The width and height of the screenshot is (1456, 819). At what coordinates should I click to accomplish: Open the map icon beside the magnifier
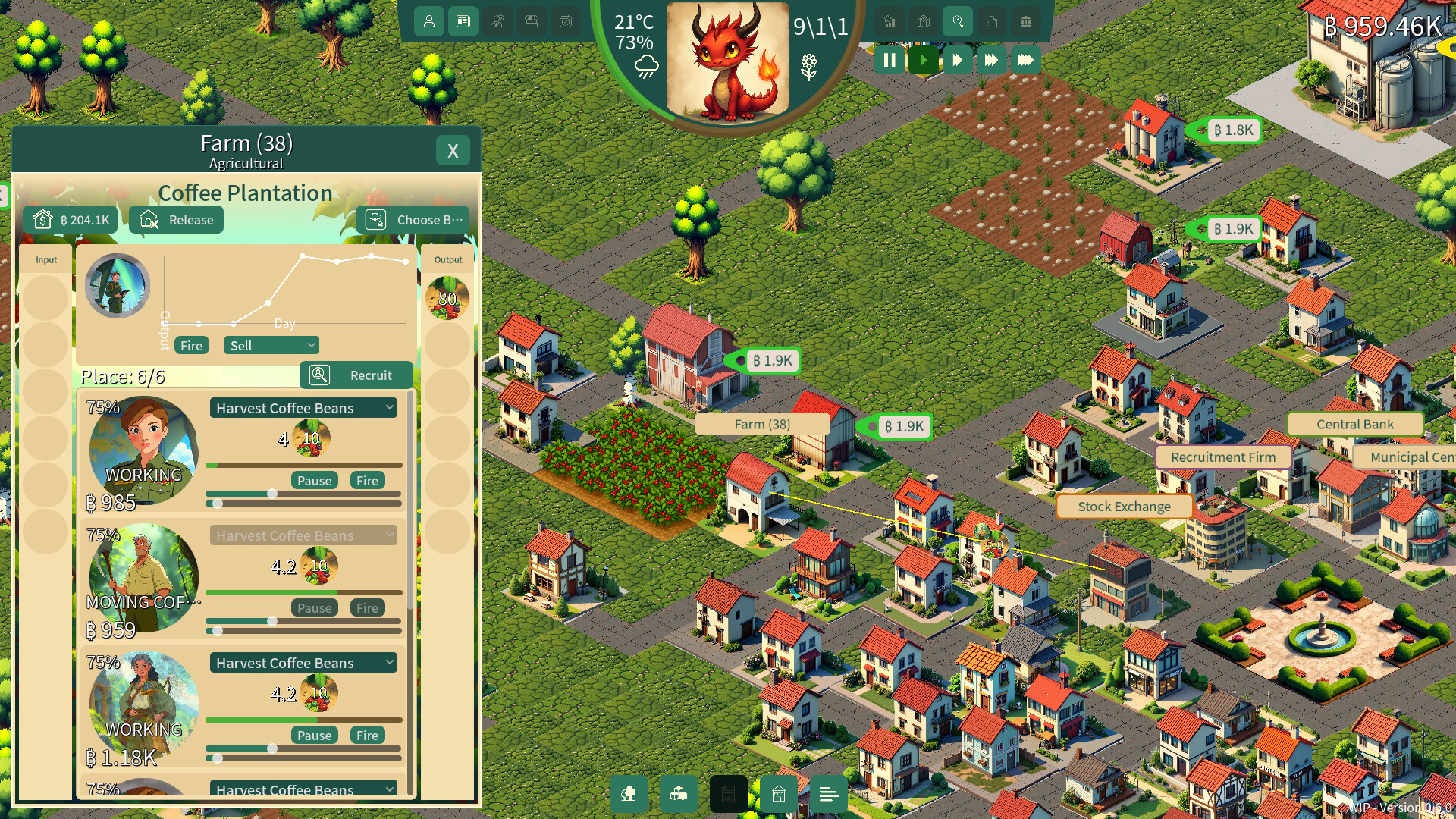pos(924,22)
